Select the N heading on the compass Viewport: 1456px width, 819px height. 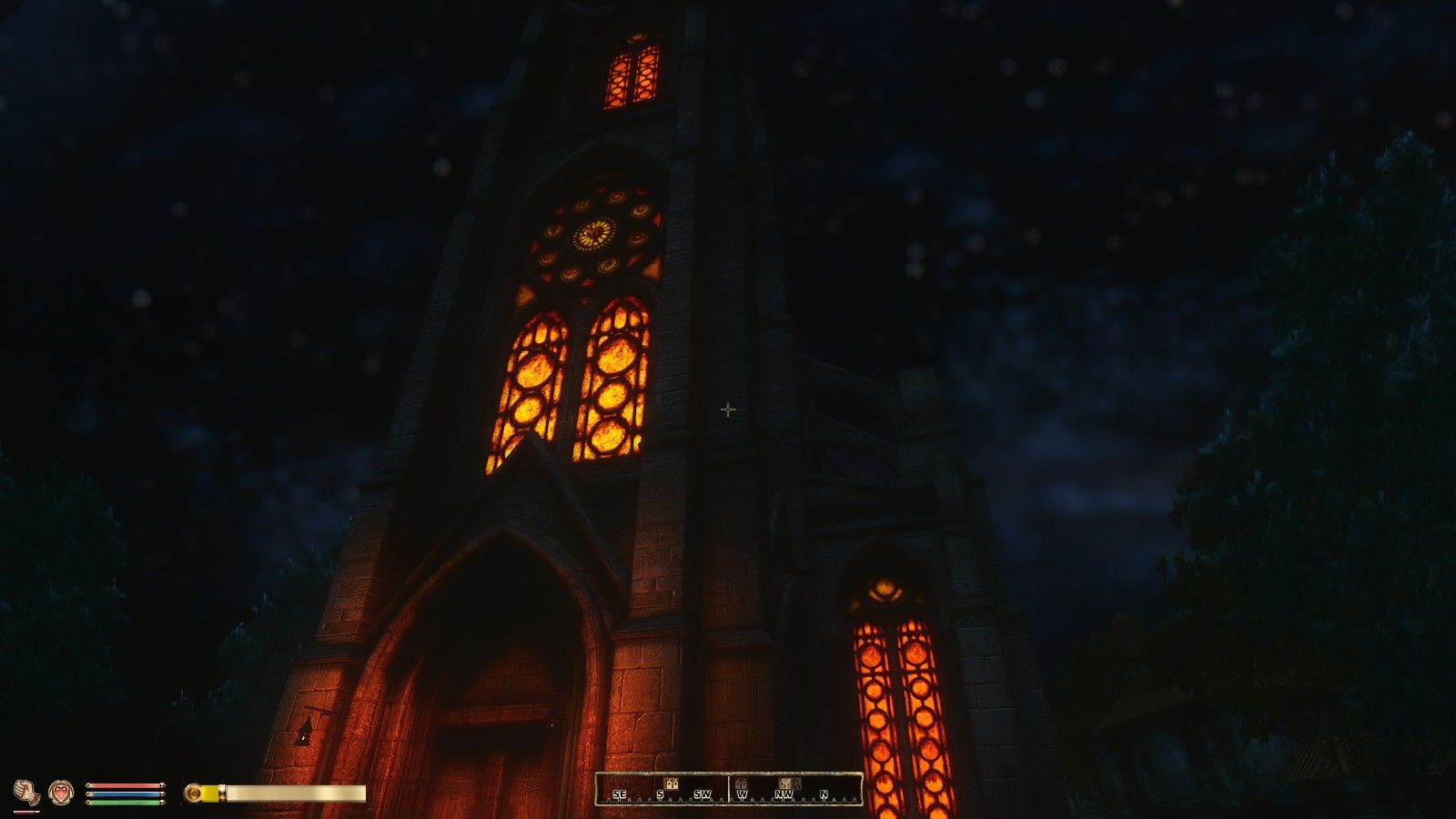(824, 794)
